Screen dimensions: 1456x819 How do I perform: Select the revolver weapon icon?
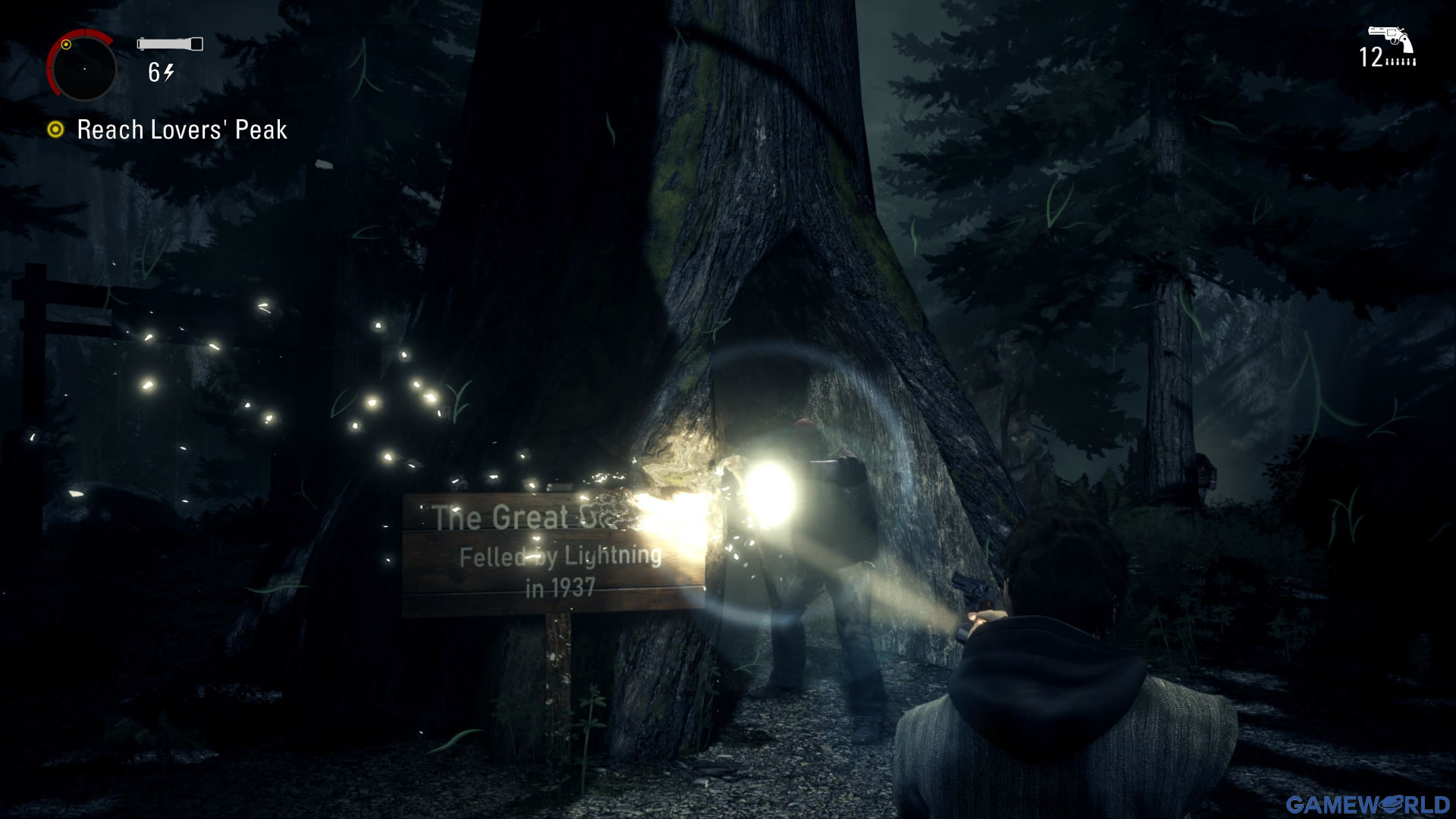point(1391,39)
